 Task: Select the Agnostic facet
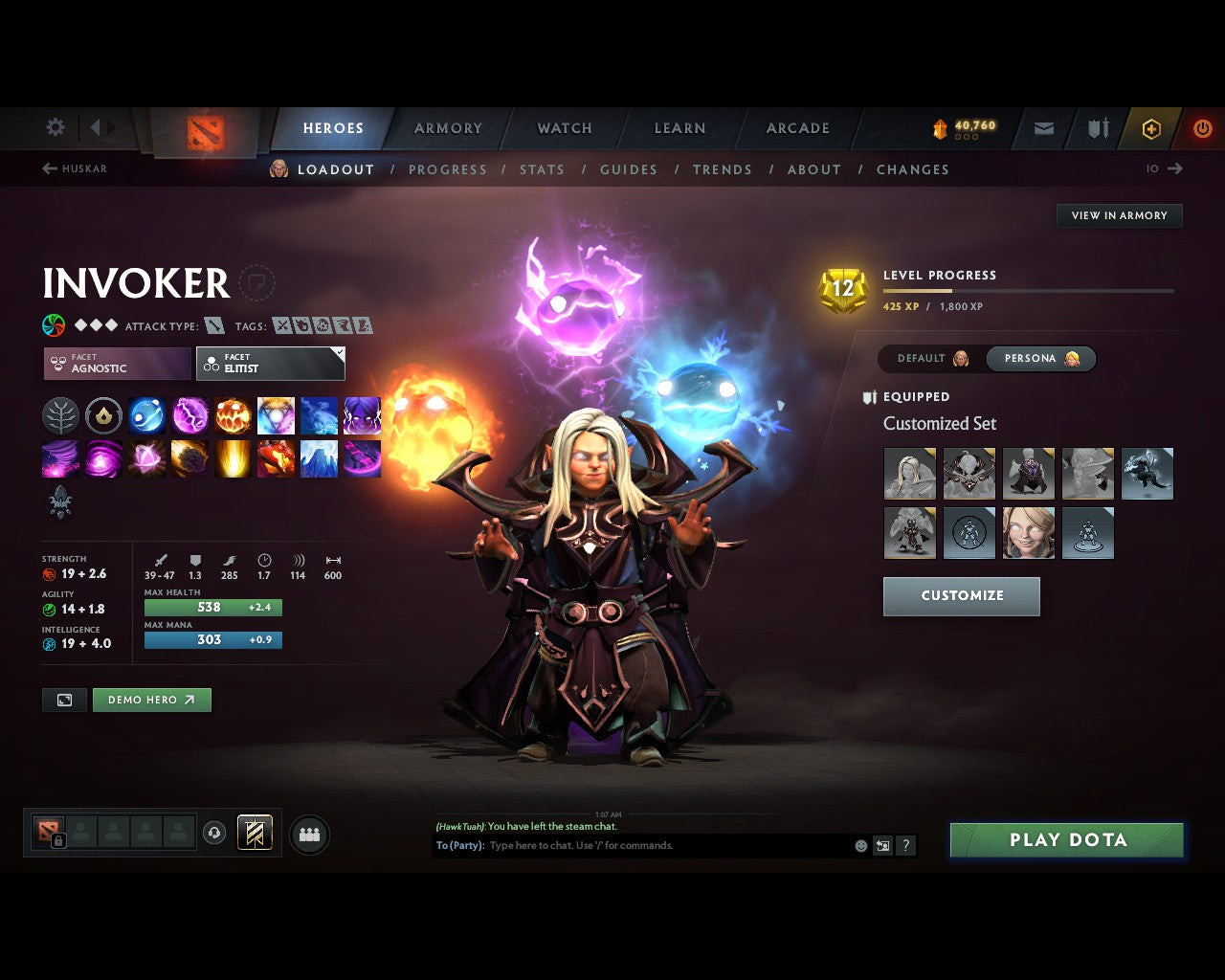tap(117, 364)
